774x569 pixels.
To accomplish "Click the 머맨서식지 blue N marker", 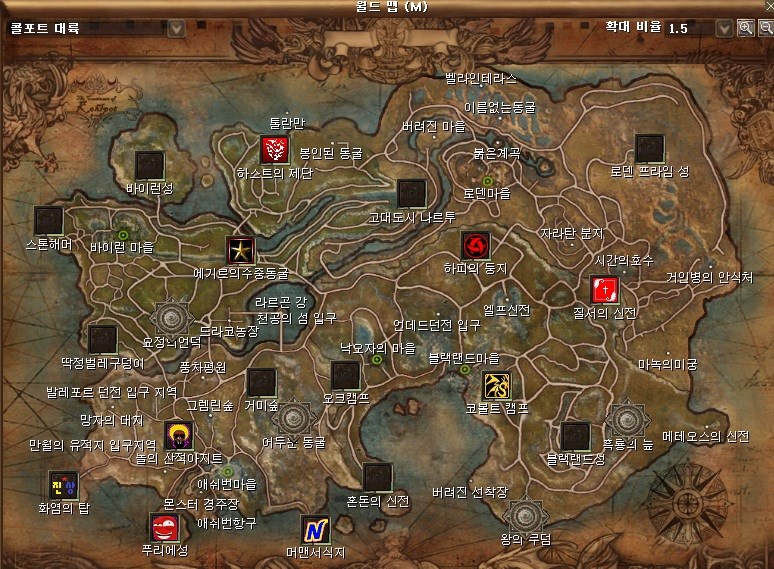I will tap(315, 529).
